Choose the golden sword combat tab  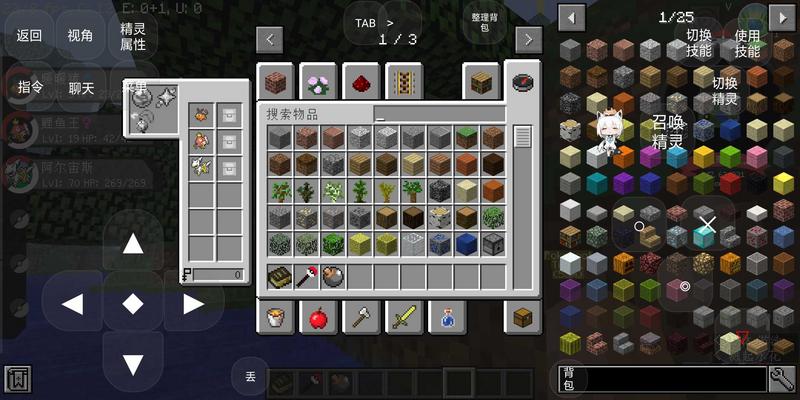[403, 318]
